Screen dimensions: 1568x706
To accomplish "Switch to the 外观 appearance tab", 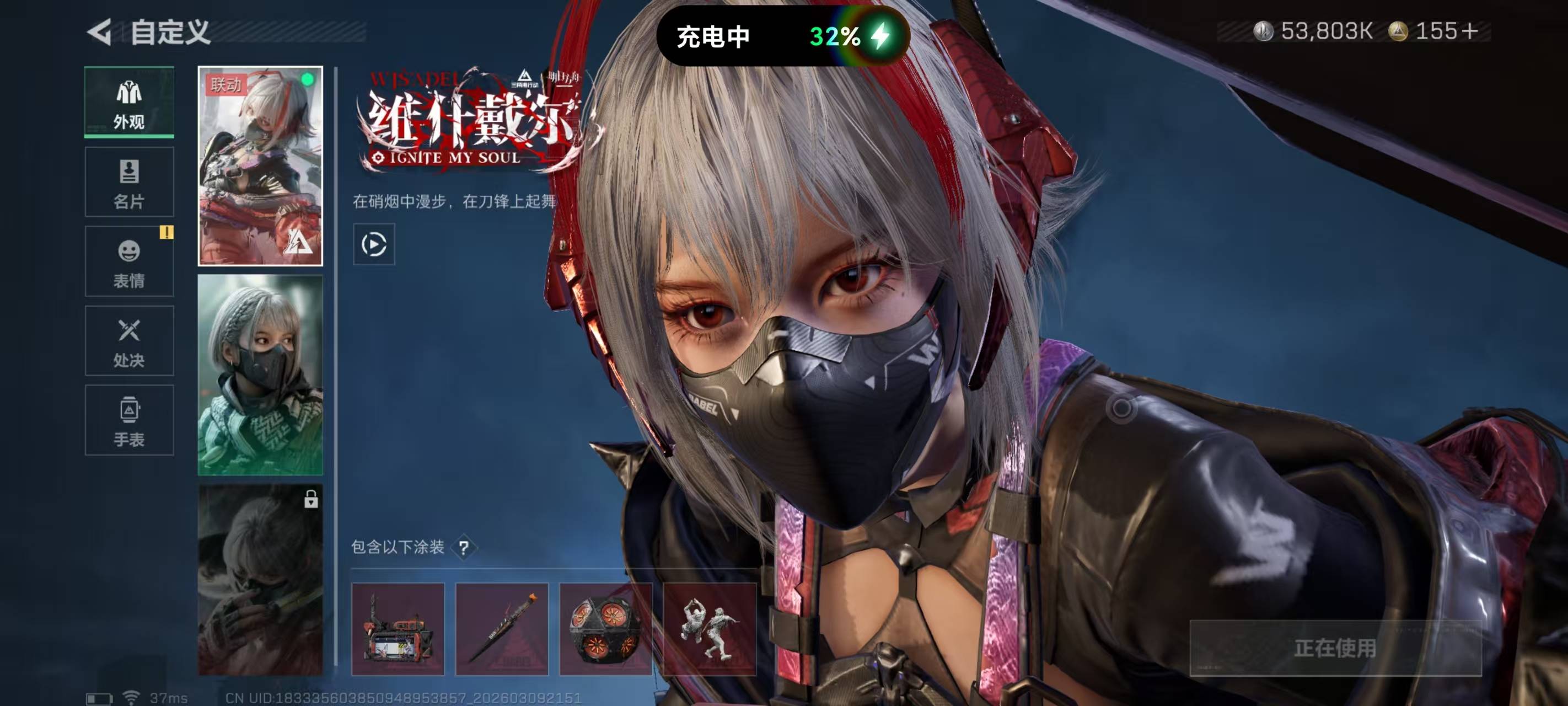I will [x=129, y=101].
